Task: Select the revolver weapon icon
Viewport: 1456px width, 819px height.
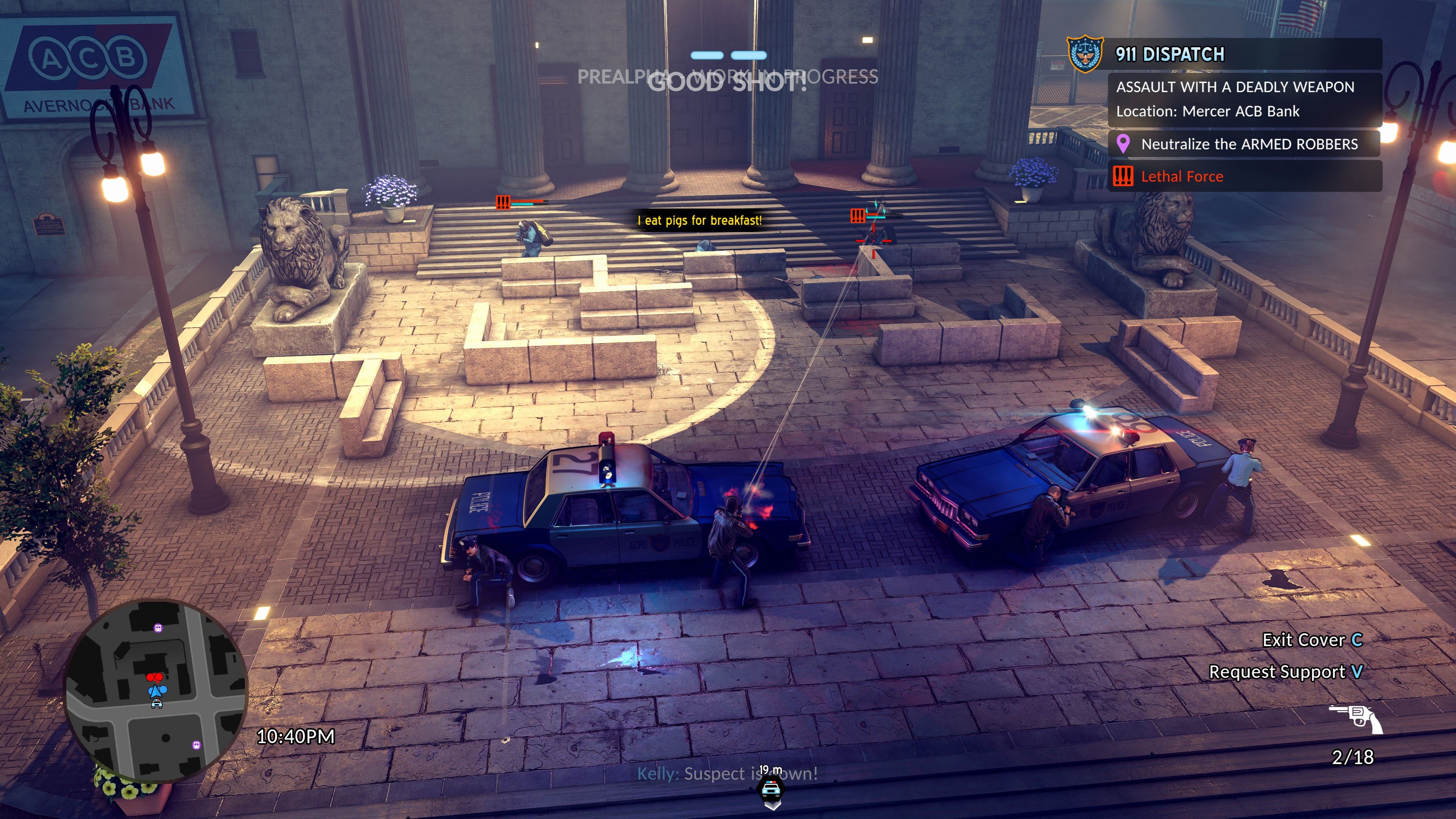Action: tap(1356, 719)
